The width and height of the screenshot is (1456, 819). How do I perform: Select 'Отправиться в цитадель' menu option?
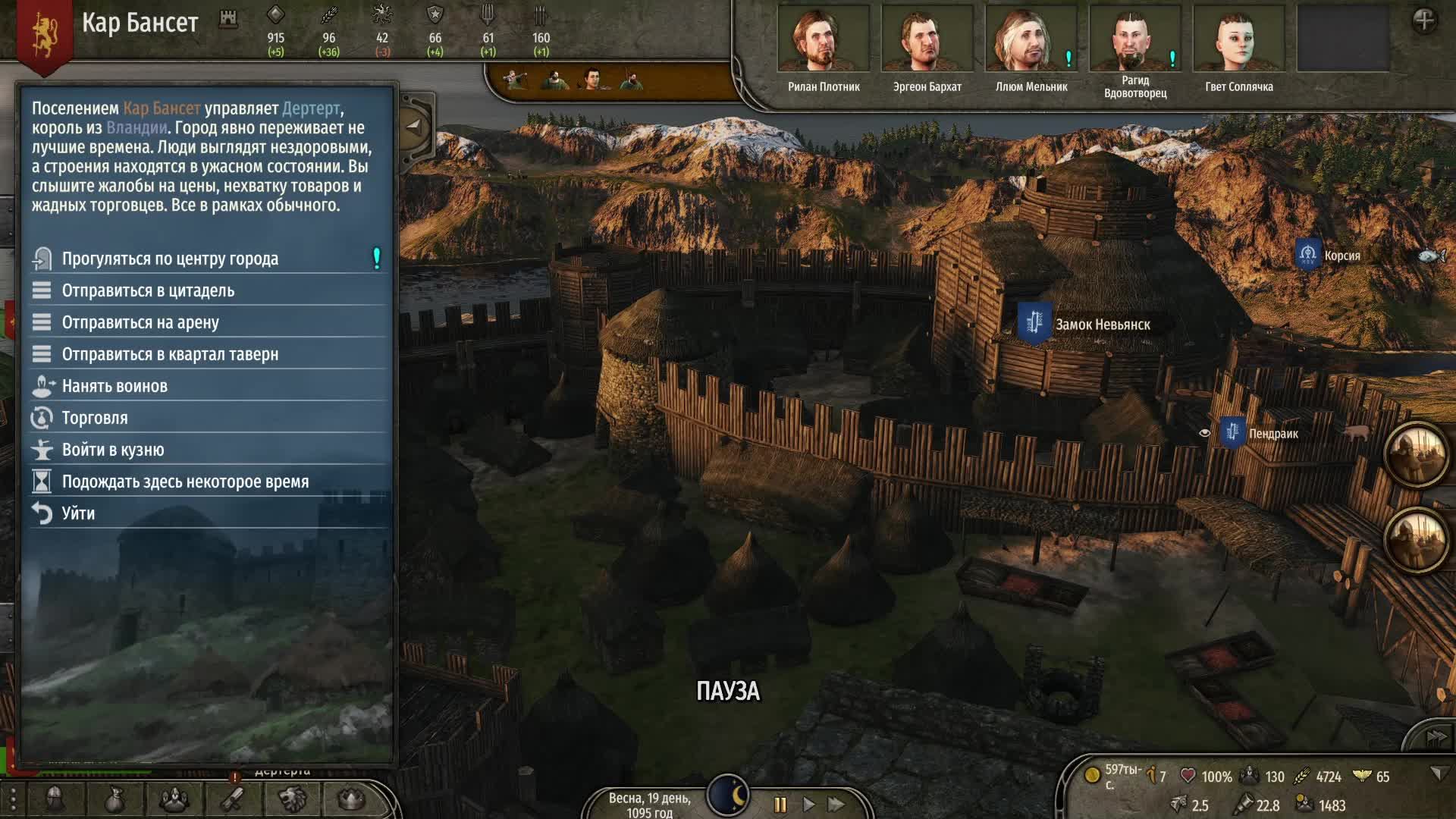click(x=149, y=290)
